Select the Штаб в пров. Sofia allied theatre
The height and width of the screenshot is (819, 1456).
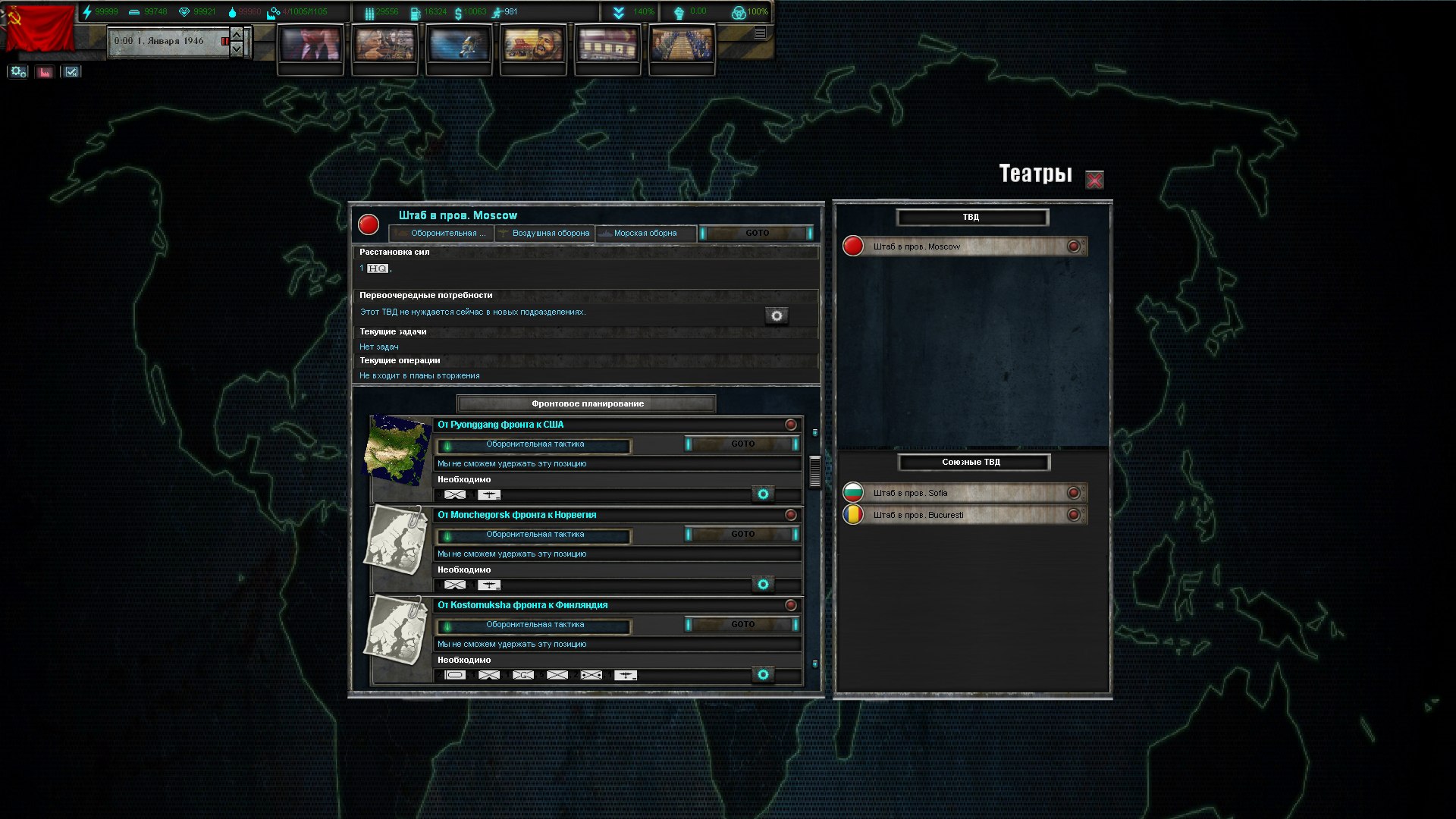tap(965, 493)
